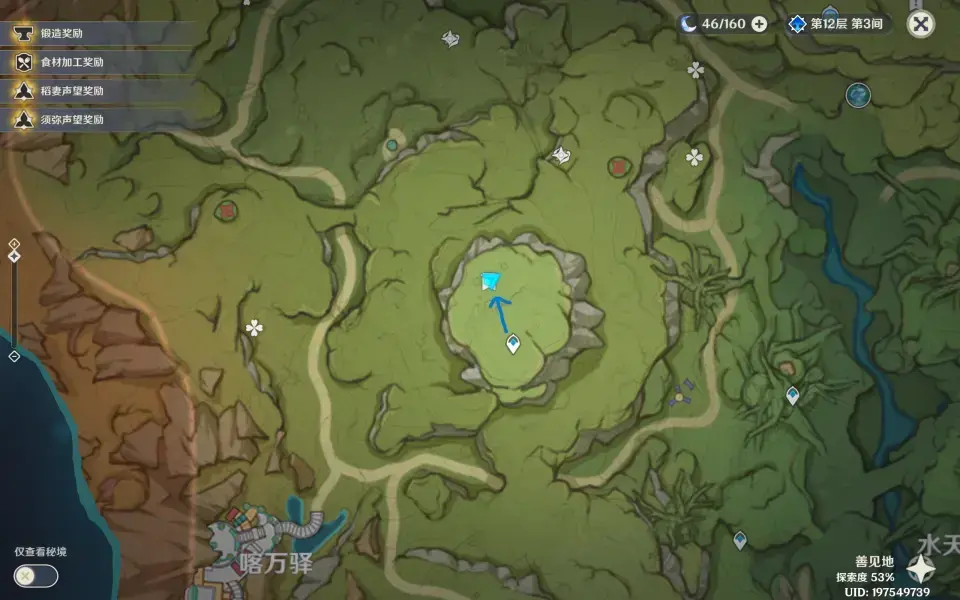Image resolution: width=960 pixels, height=600 pixels.
Task: Toggle the 仅查看秘境 domain-only switch
Action: [x=36, y=575]
